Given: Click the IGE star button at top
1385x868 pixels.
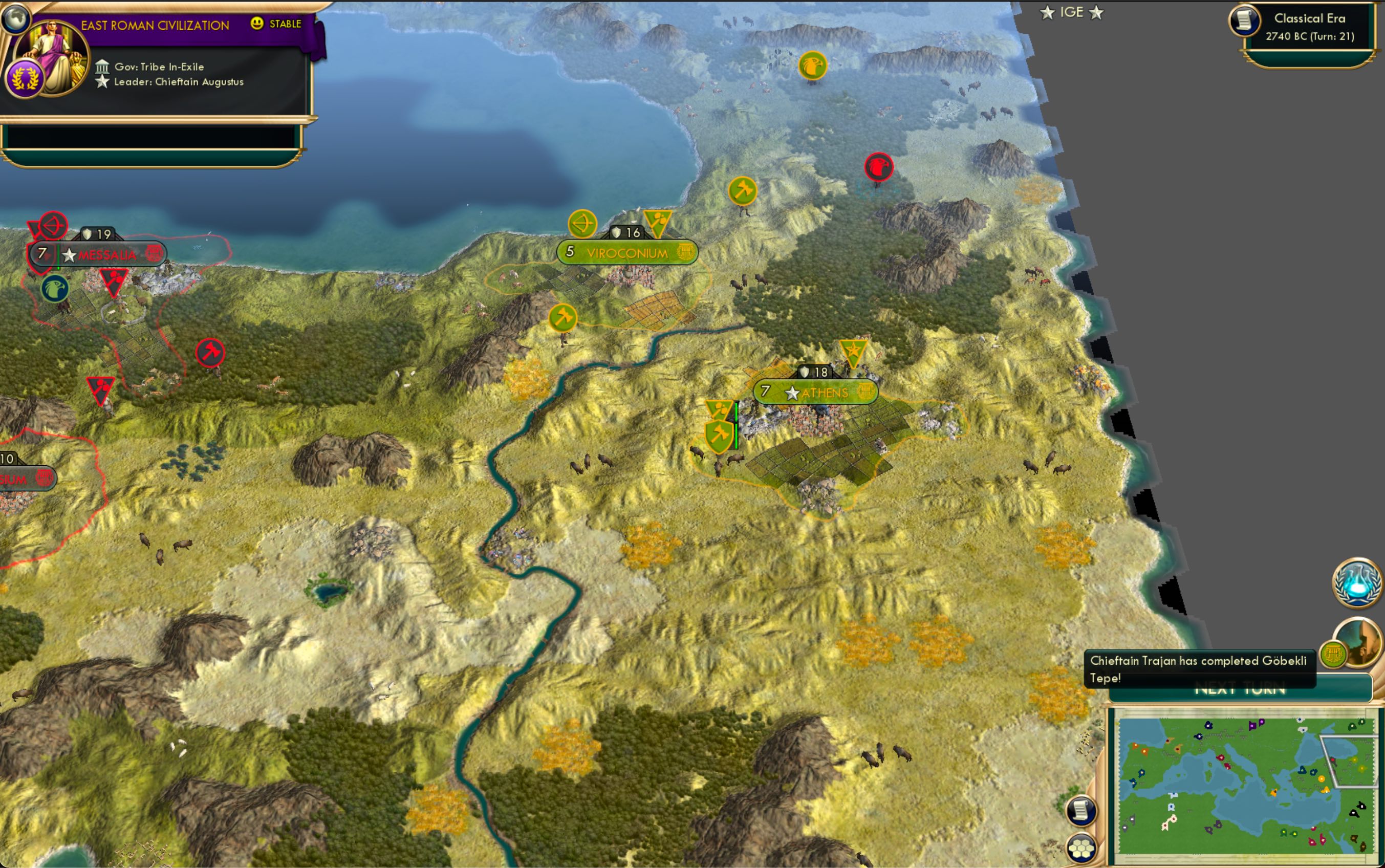Looking at the screenshot, I should (x=1073, y=12).
